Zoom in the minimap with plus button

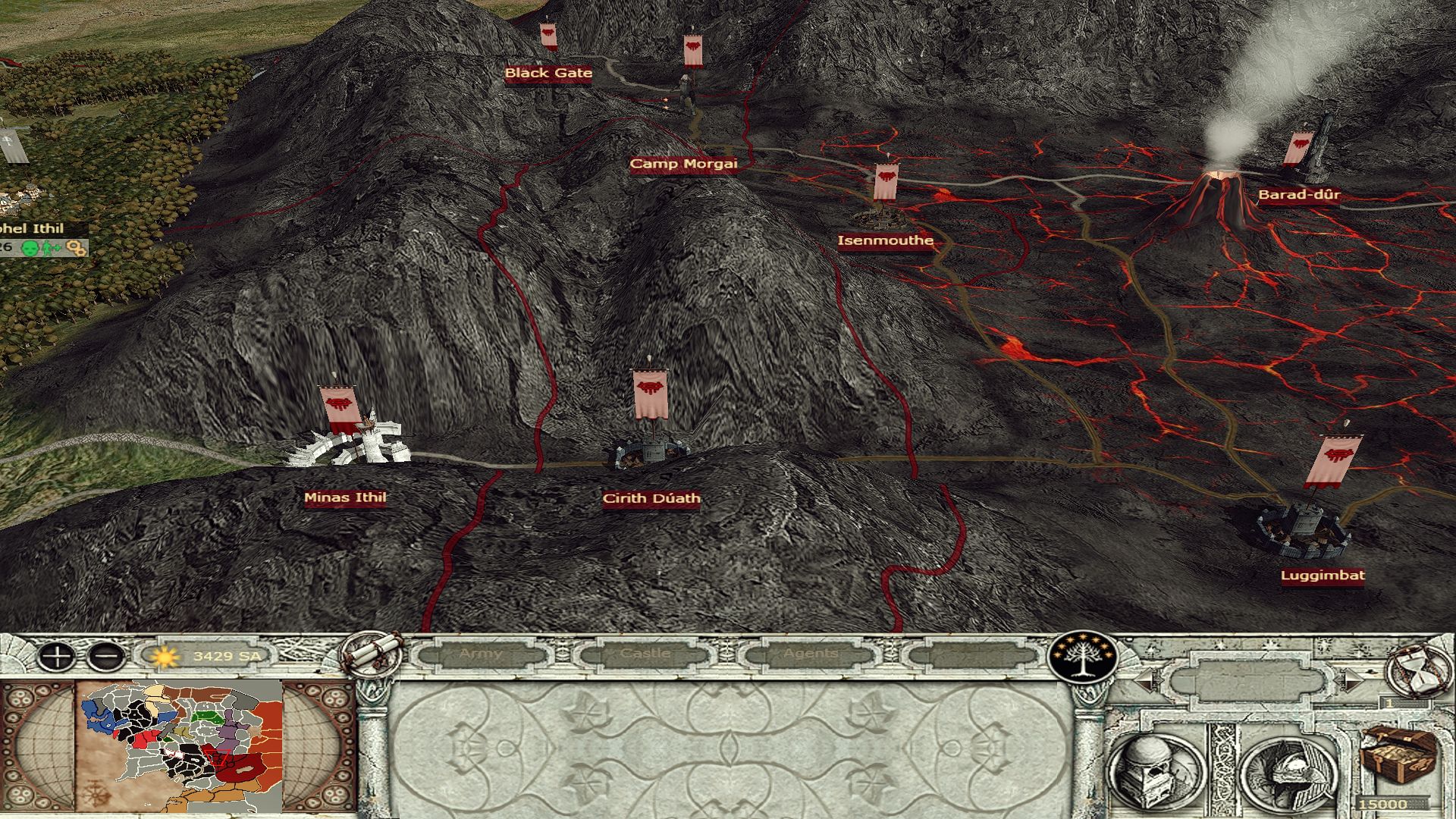click(56, 656)
